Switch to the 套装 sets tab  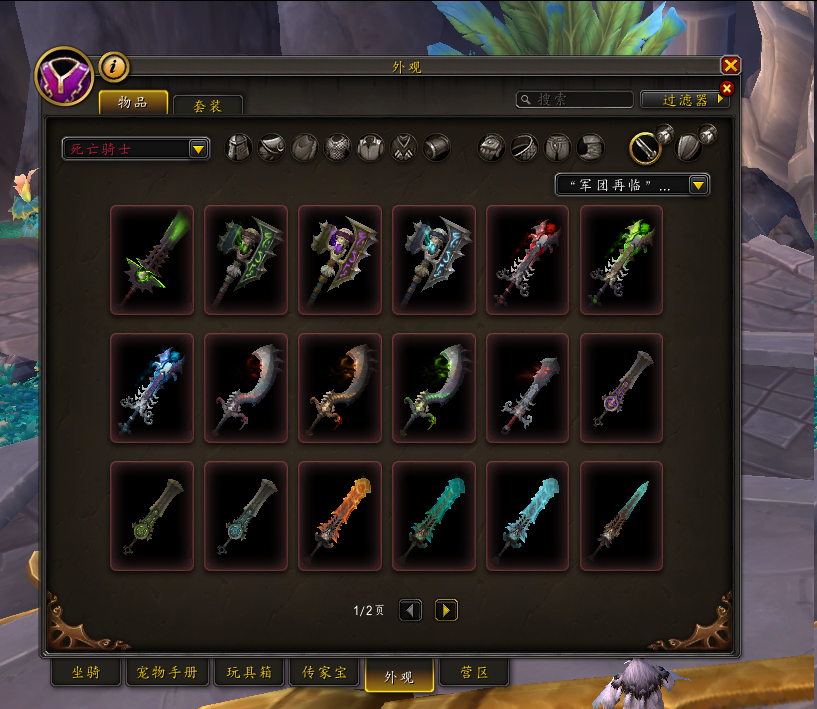click(207, 106)
